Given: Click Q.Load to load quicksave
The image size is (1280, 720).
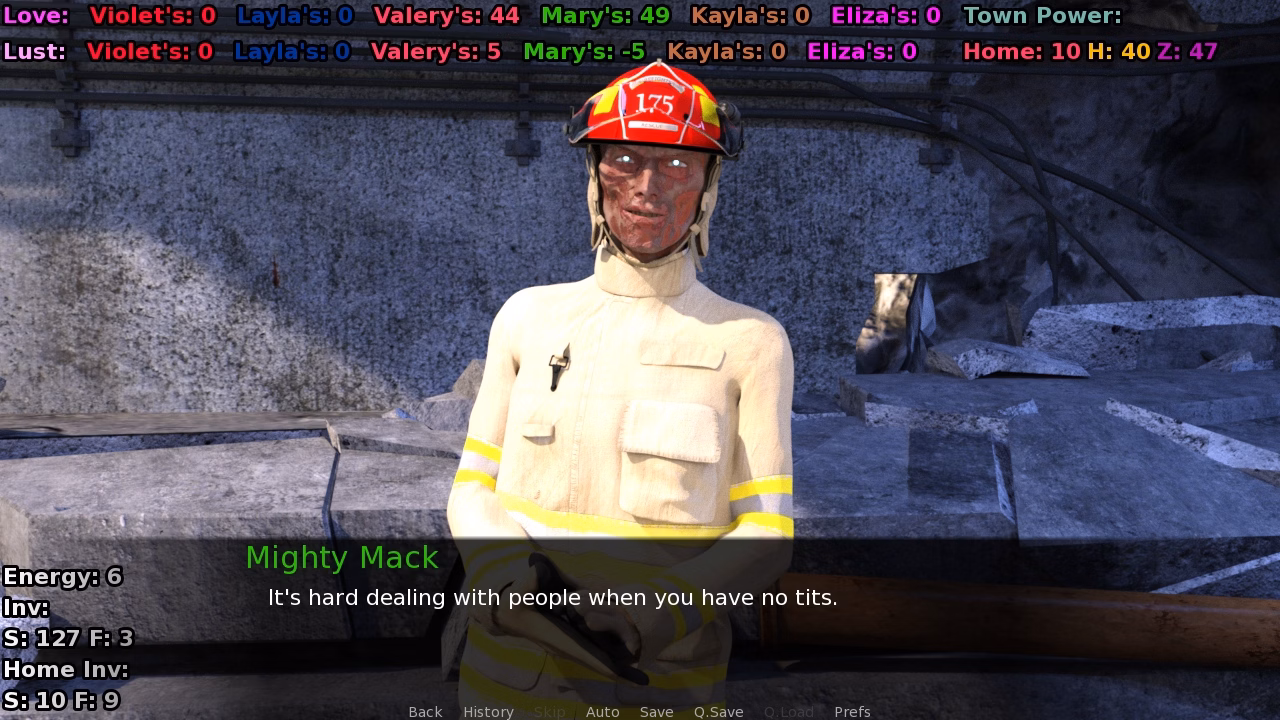Looking at the screenshot, I should (x=789, y=711).
